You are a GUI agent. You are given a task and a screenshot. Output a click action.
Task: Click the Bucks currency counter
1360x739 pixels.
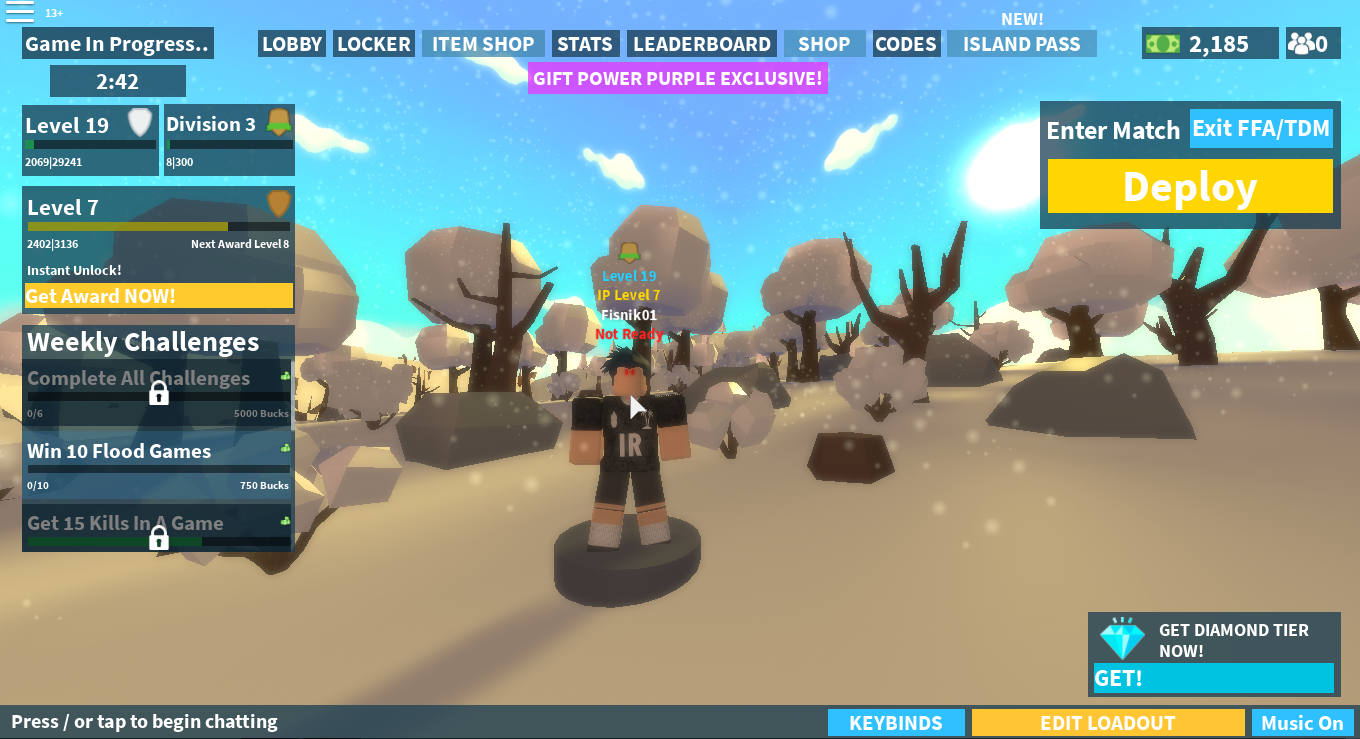tap(1210, 44)
